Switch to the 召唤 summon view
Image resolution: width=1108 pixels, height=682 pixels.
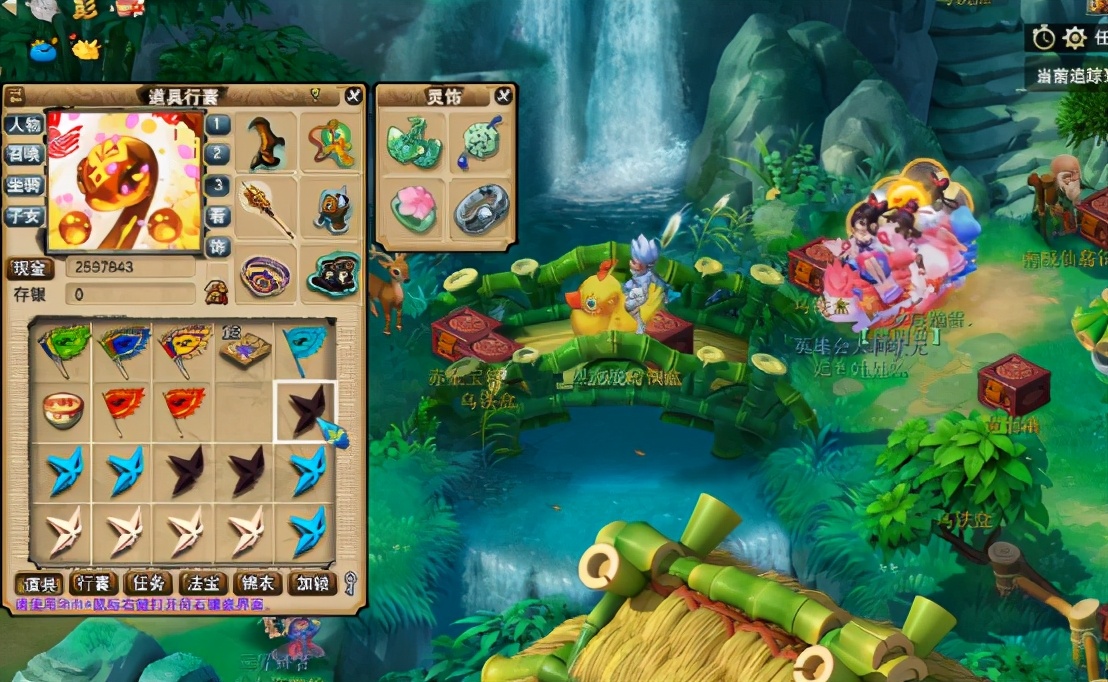point(23,155)
